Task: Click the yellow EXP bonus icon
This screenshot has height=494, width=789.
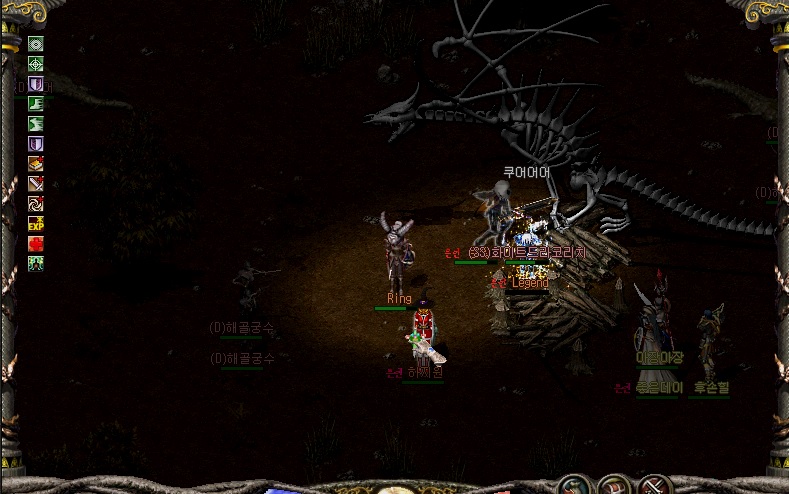Action: pos(36,224)
